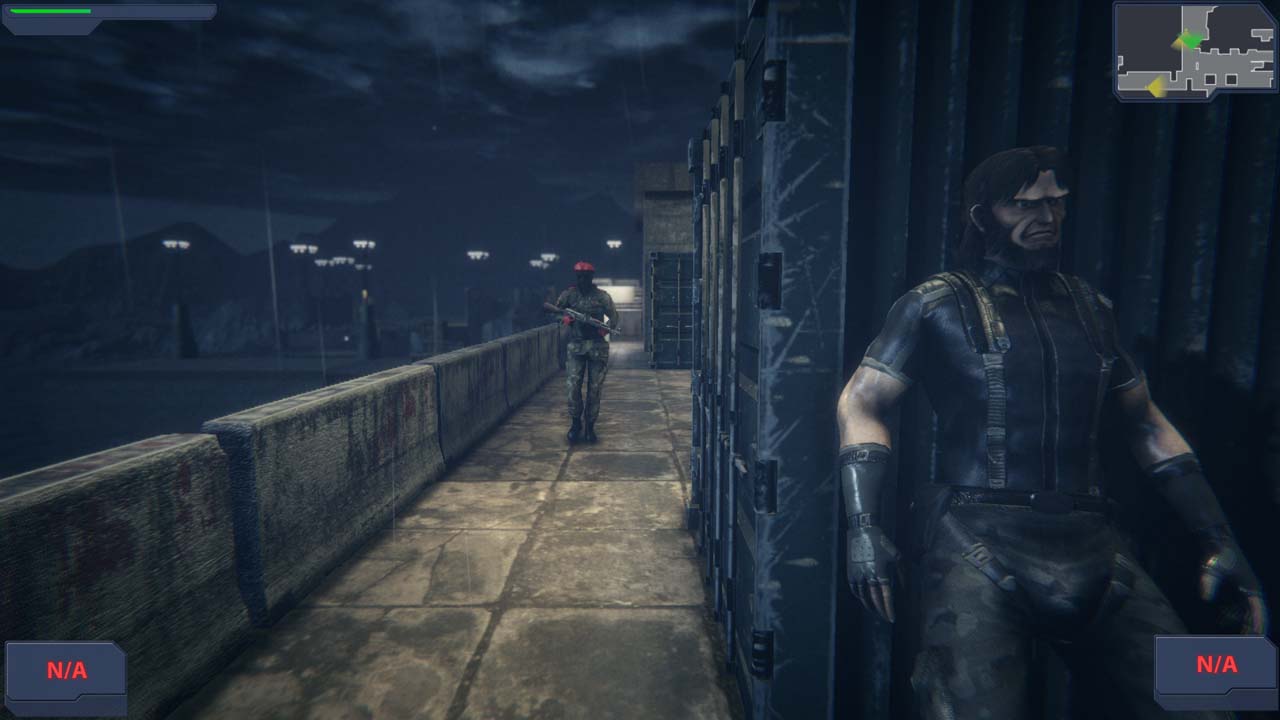Click the yellow enemy cone on the minimap
Screen dimensions: 1280x720
1179,43
